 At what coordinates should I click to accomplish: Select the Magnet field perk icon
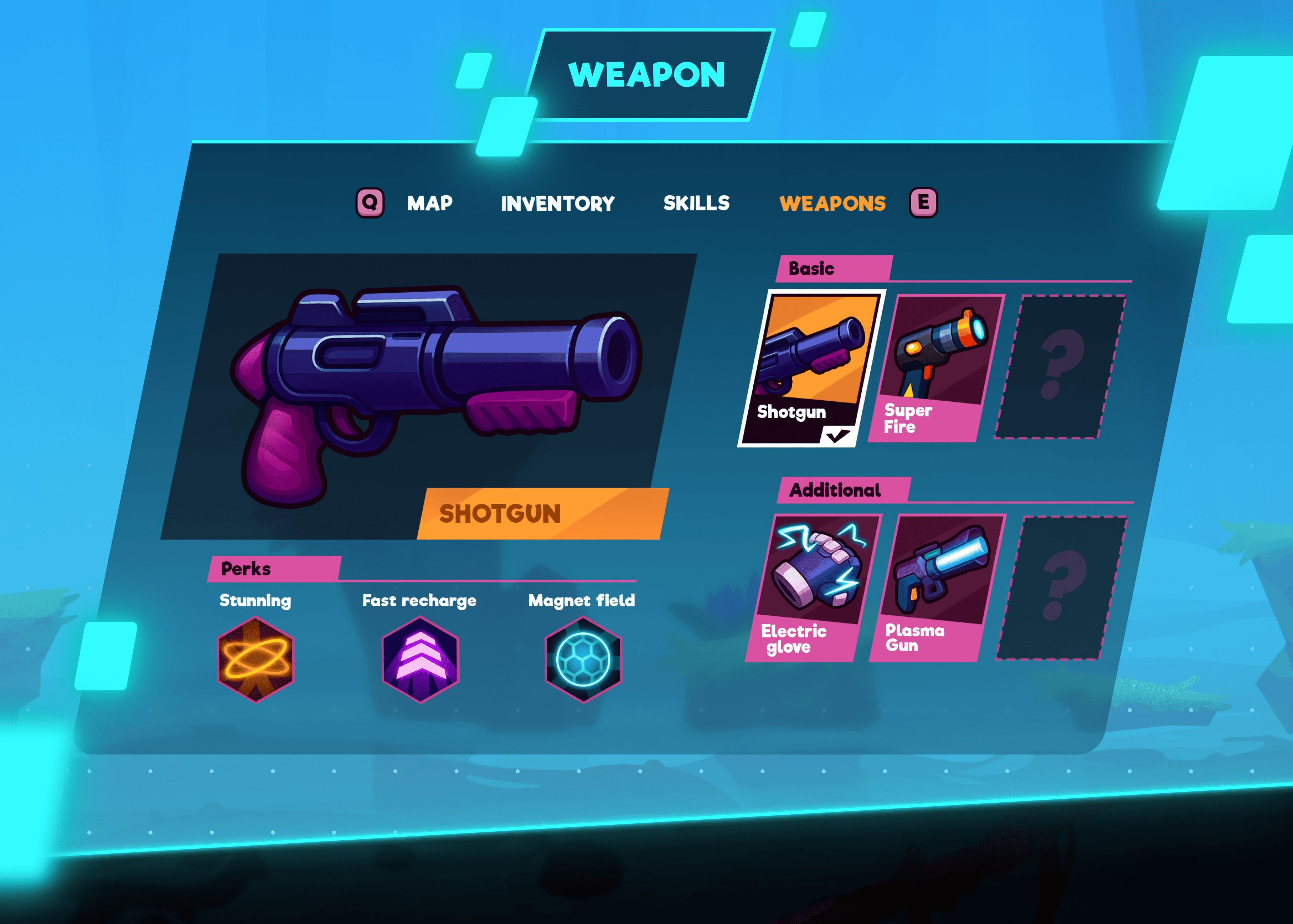(583, 660)
